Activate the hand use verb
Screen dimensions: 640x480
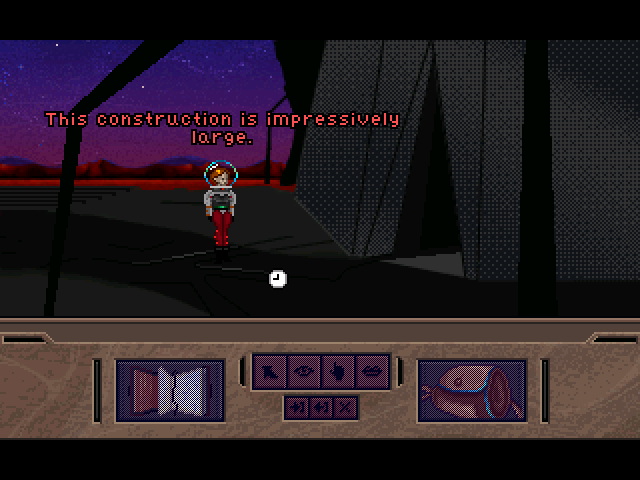(338, 372)
